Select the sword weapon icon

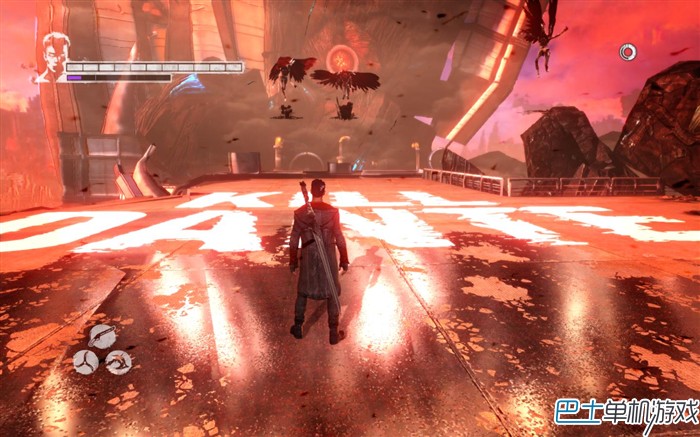coord(103,336)
